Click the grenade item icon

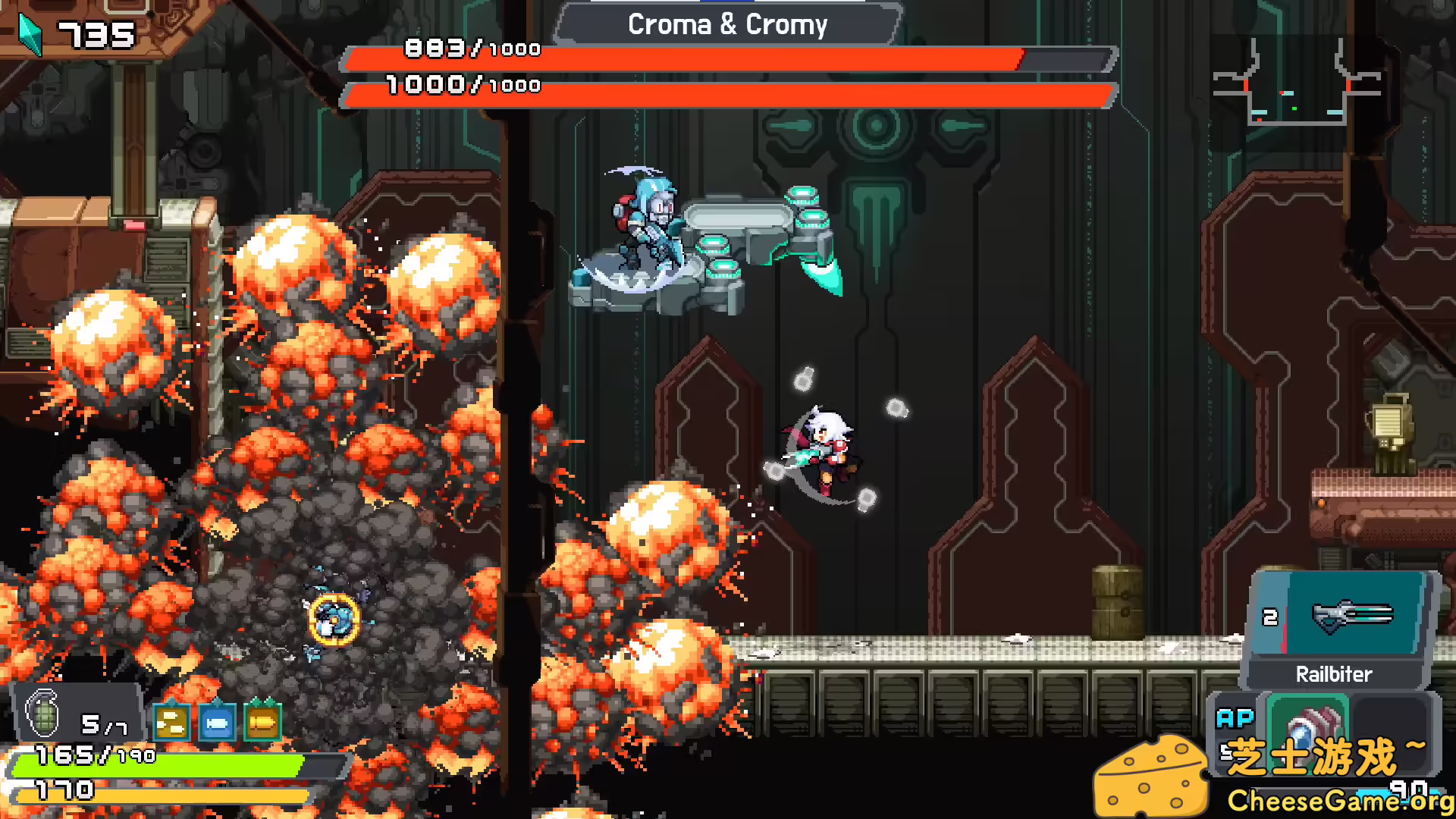tap(42, 713)
